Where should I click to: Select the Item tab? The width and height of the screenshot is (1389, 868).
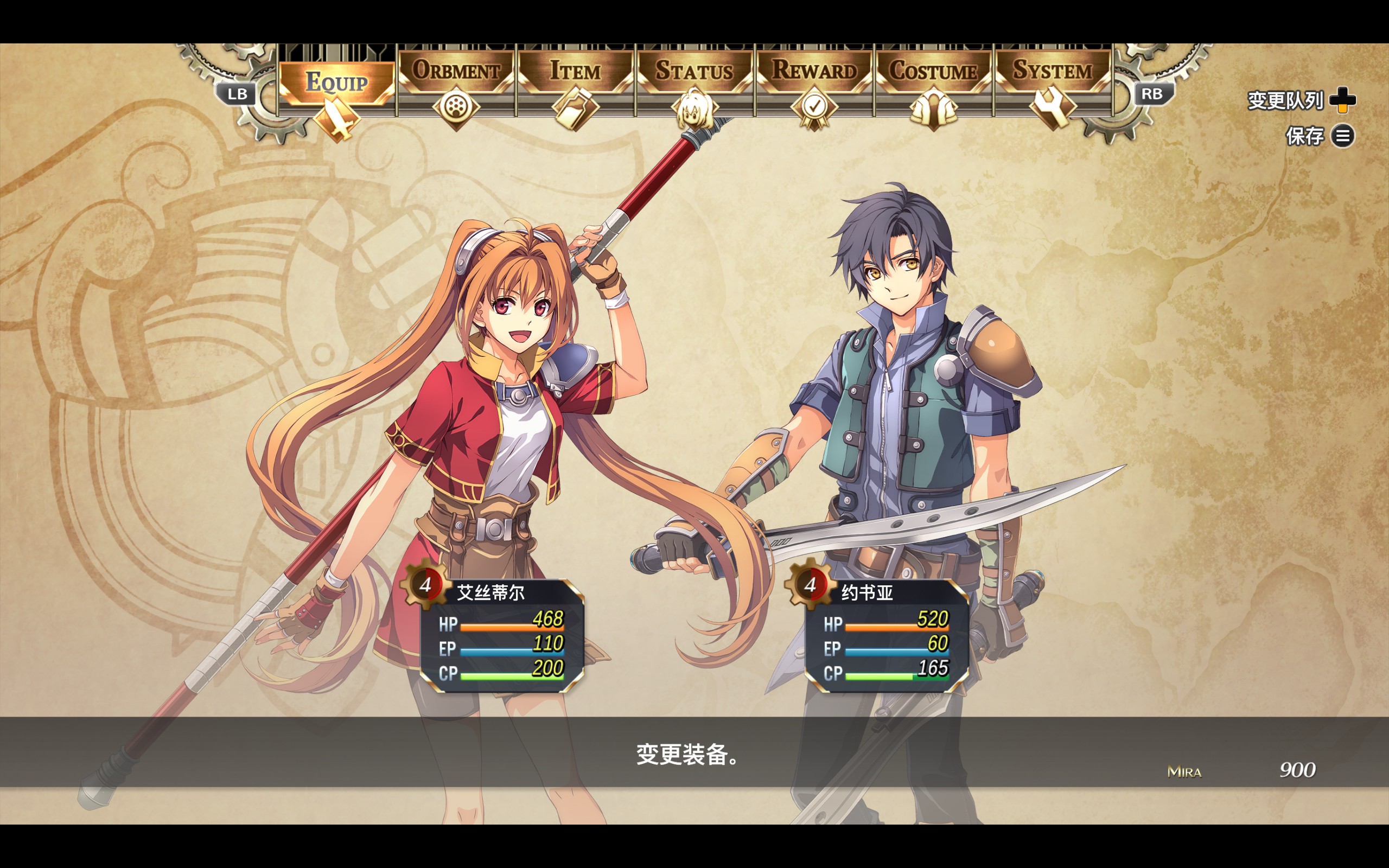tap(575, 72)
